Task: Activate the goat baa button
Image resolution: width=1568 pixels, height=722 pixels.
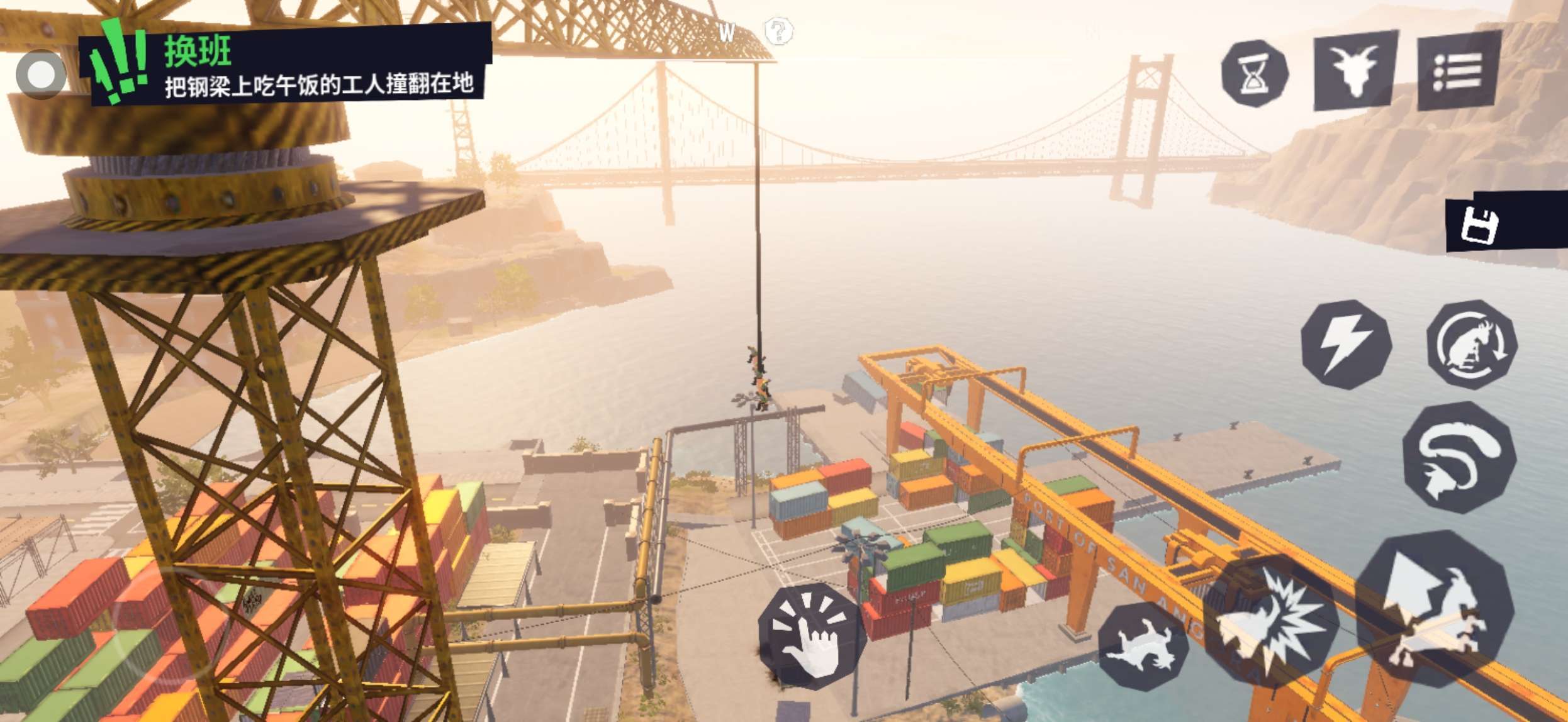Action: click(x=1143, y=646)
